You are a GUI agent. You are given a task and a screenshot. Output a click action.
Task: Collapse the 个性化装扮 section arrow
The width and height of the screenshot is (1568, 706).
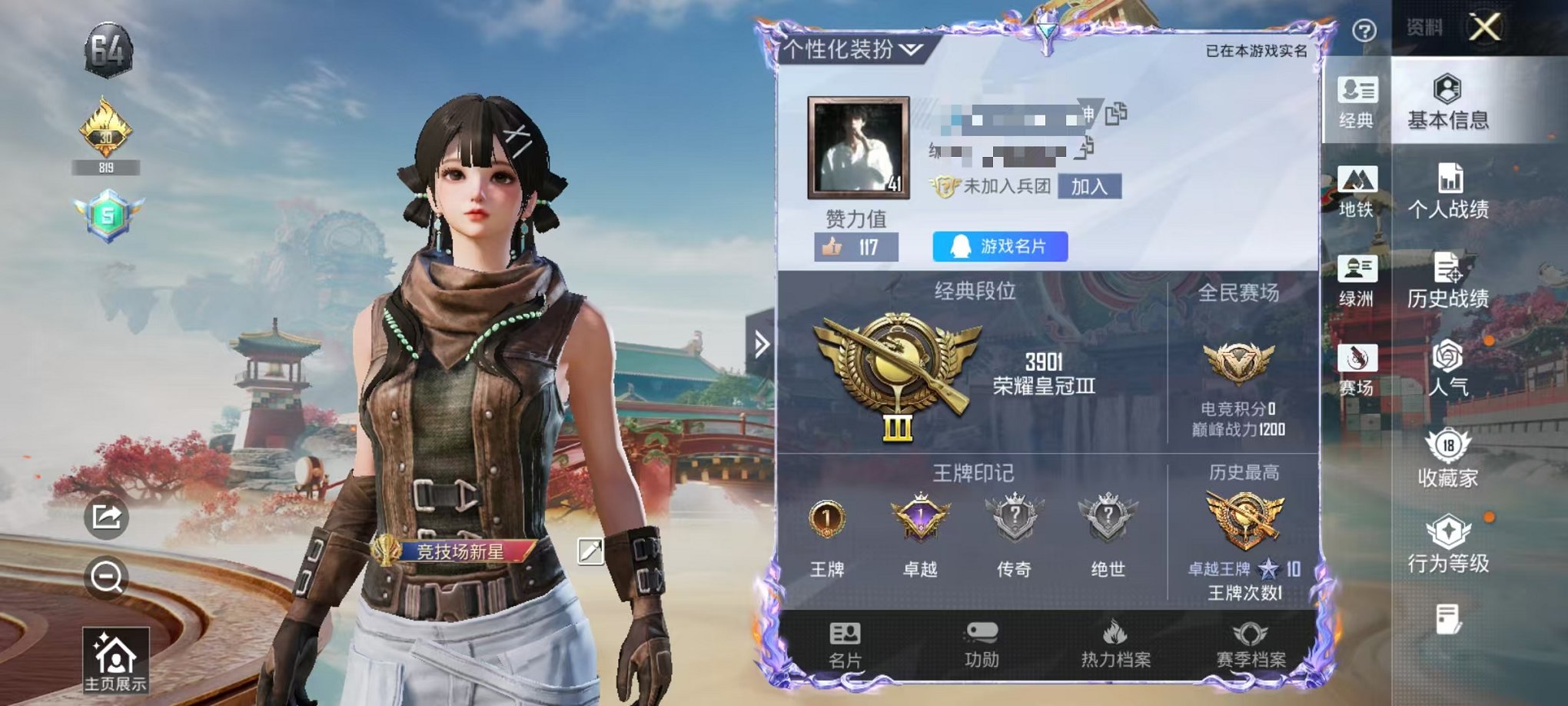(x=910, y=48)
